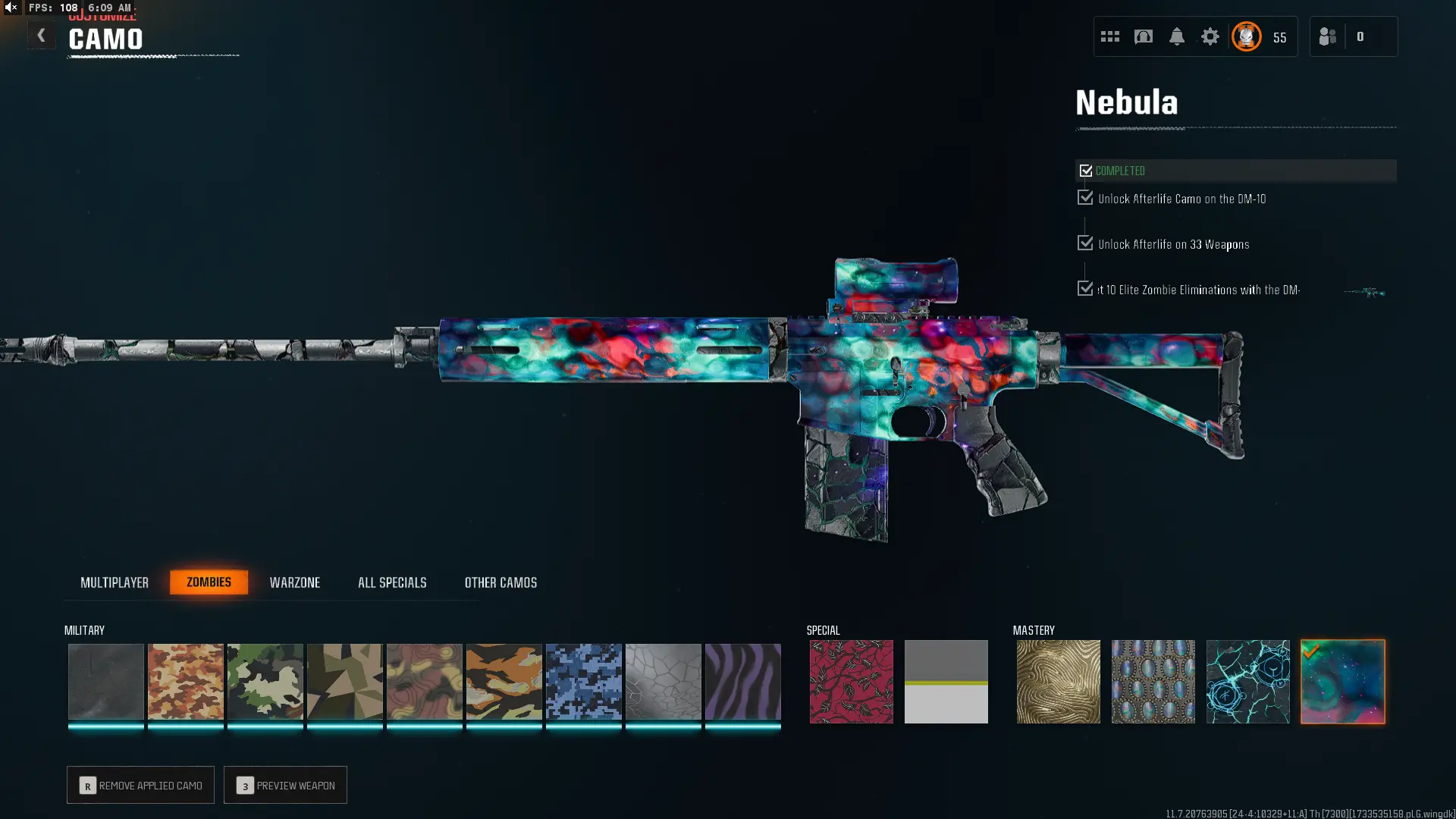
Task: Remove the applied camo
Action: tap(140, 785)
